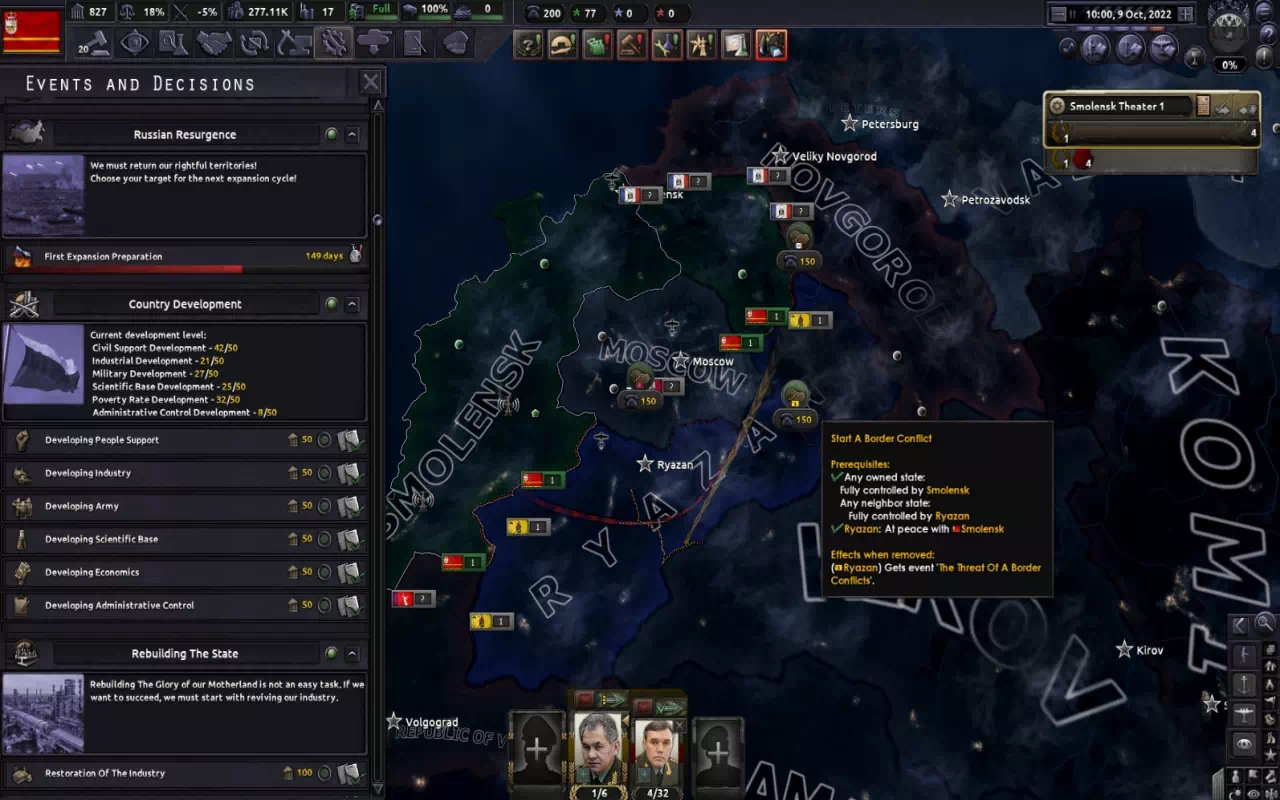Collapse the Rebuilding The State category
1280x800 pixels.
(352, 654)
